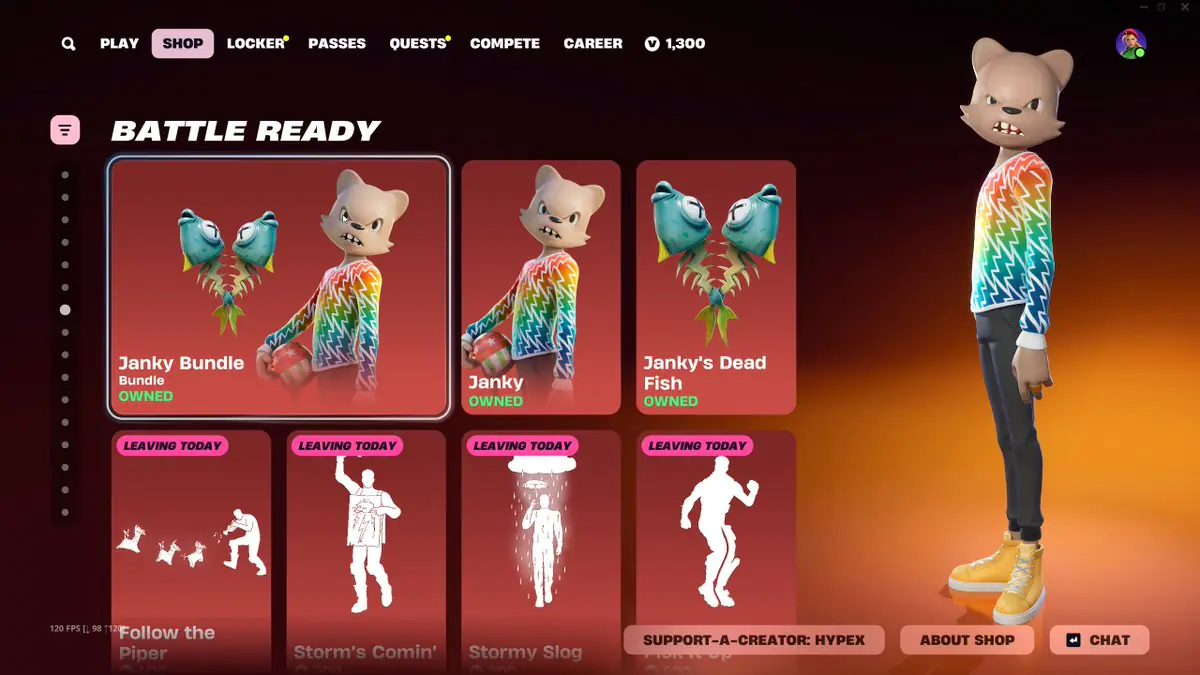The image size is (1200, 675).
Task: Open the Stormy Slog emote tile
Action: tap(541, 540)
